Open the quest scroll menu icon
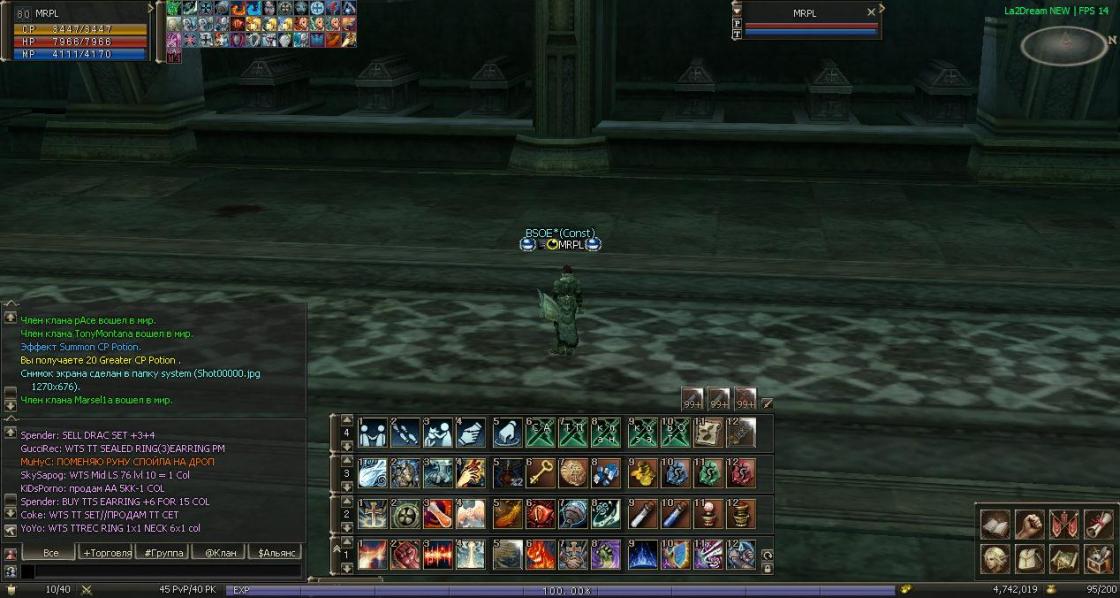Screen dimensions: 1120x598 [1098, 523]
